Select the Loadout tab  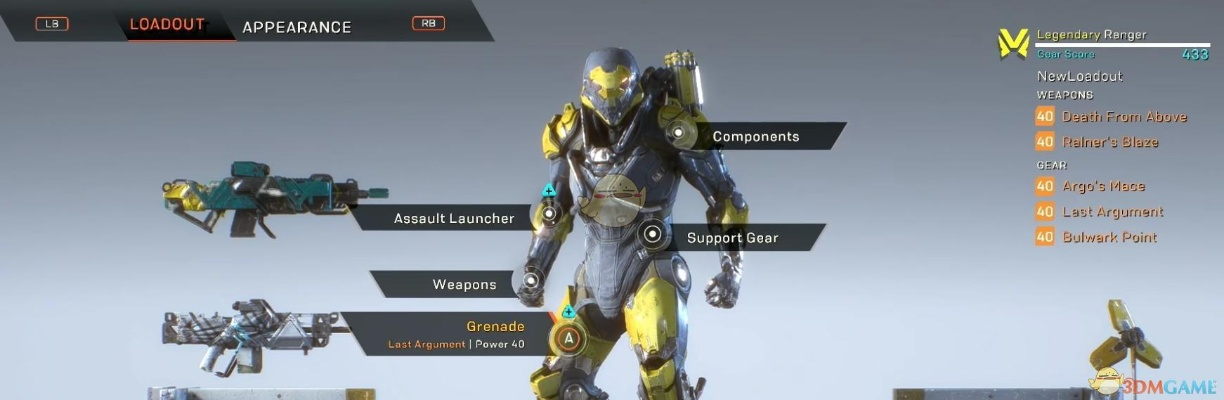pyautogui.click(x=167, y=25)
